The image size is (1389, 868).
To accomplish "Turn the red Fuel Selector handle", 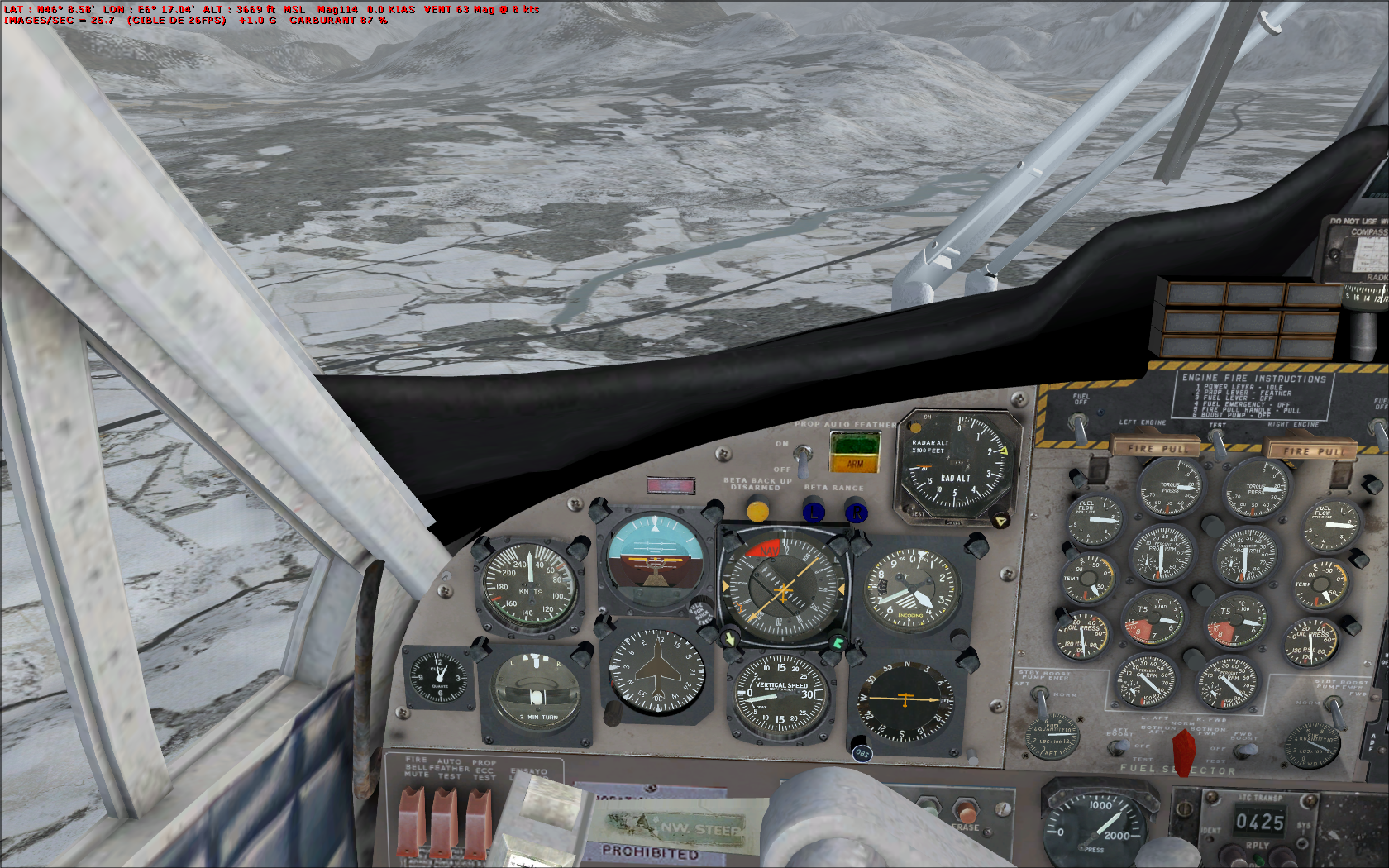I will click(x=1184, y=751).
